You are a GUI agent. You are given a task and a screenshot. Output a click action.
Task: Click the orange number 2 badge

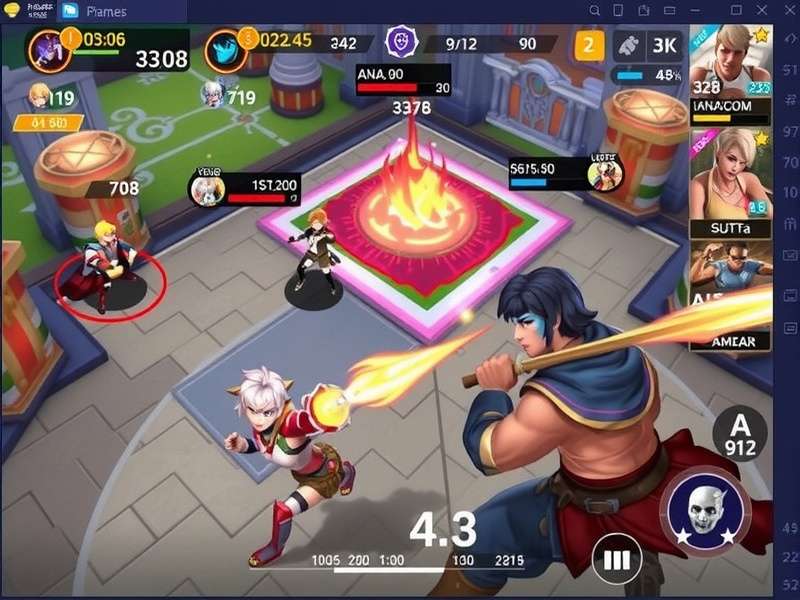point(589,44)
